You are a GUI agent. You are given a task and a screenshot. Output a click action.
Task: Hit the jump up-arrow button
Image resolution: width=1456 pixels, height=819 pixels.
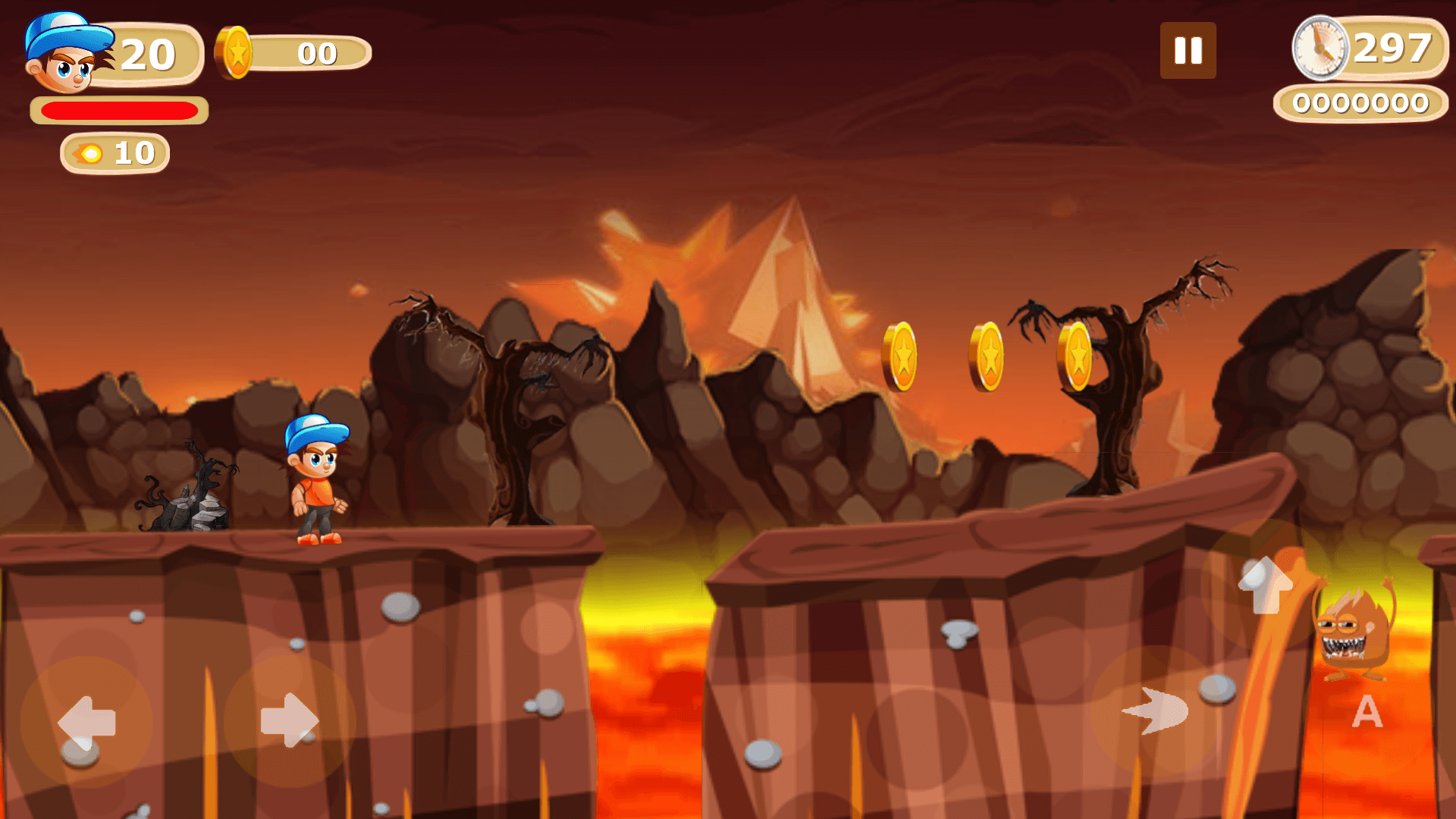click(1265, 585)
